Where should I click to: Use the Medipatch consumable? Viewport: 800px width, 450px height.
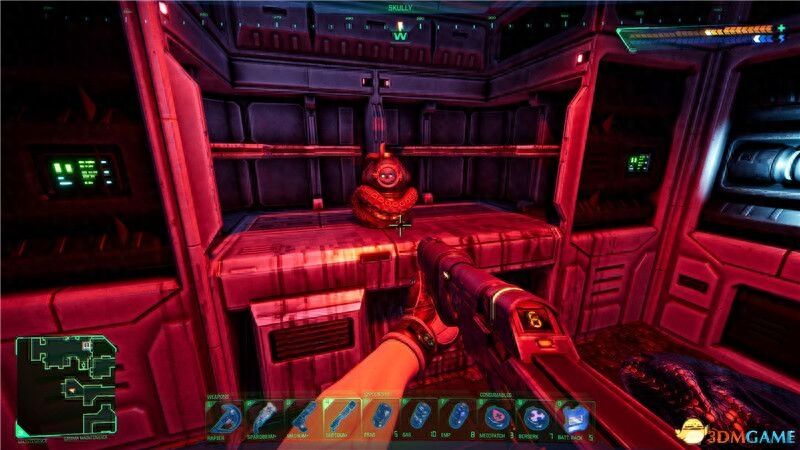(x=492, y=415)
